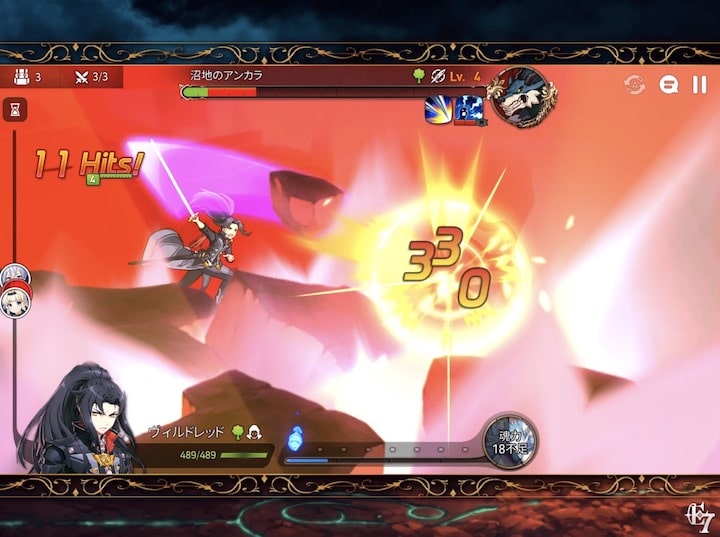Activate the soul burn button
Viewport: 720px width, 537px height.
510,441
